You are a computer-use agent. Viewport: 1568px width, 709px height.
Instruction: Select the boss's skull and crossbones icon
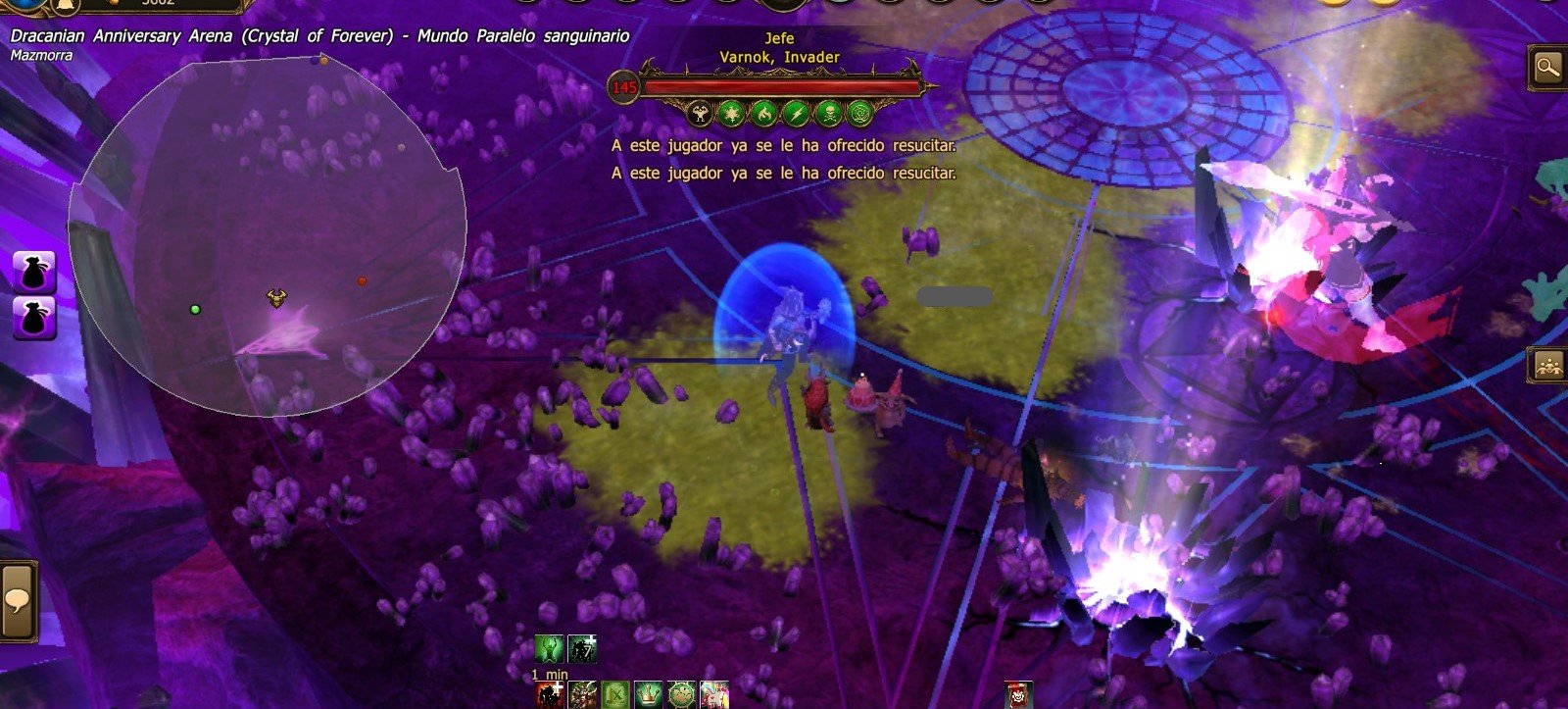[x=828, y=114]
